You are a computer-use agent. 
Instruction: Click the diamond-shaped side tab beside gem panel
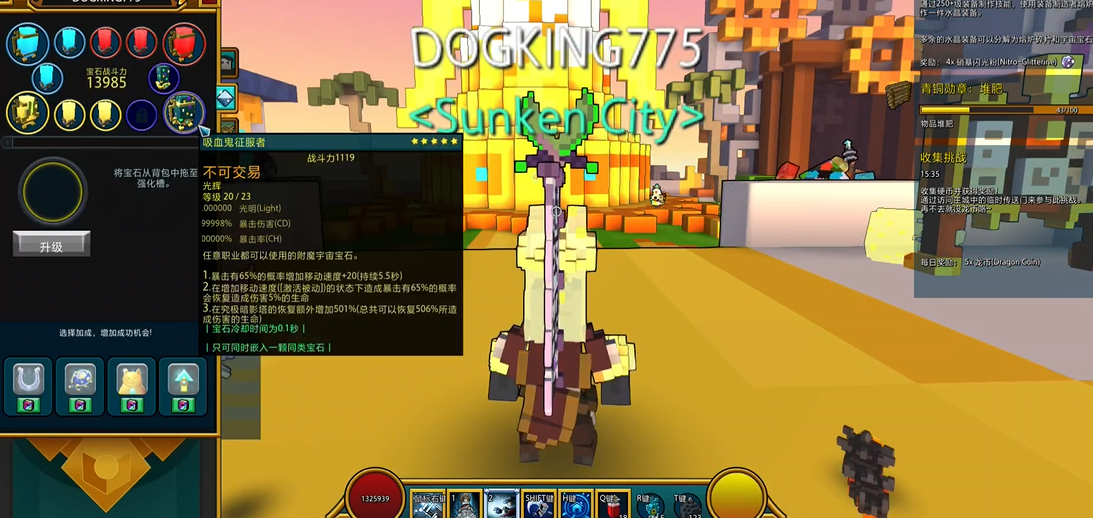point(226,97)
